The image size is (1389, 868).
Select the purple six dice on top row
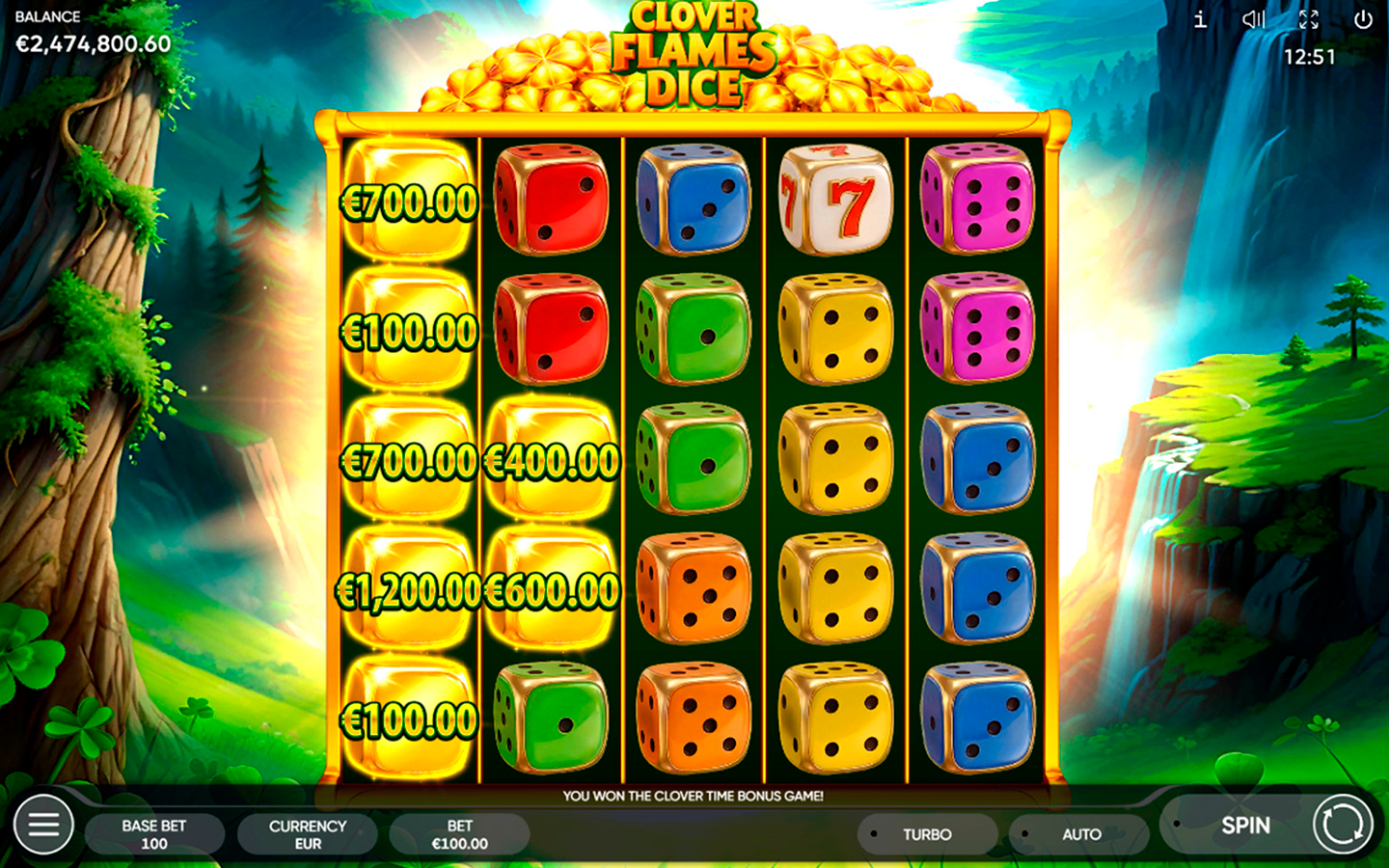(975, 201)
